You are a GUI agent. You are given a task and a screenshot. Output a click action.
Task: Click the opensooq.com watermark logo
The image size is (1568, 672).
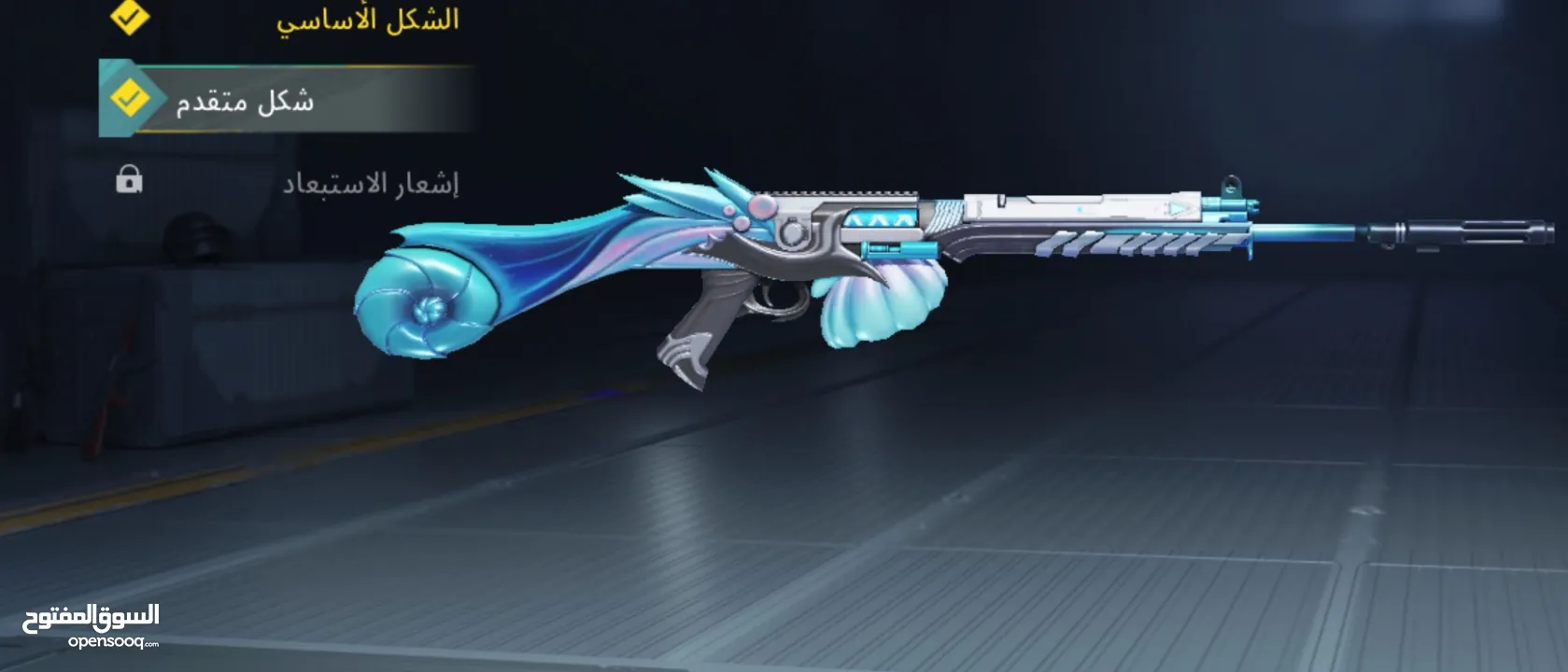point(92,625)
